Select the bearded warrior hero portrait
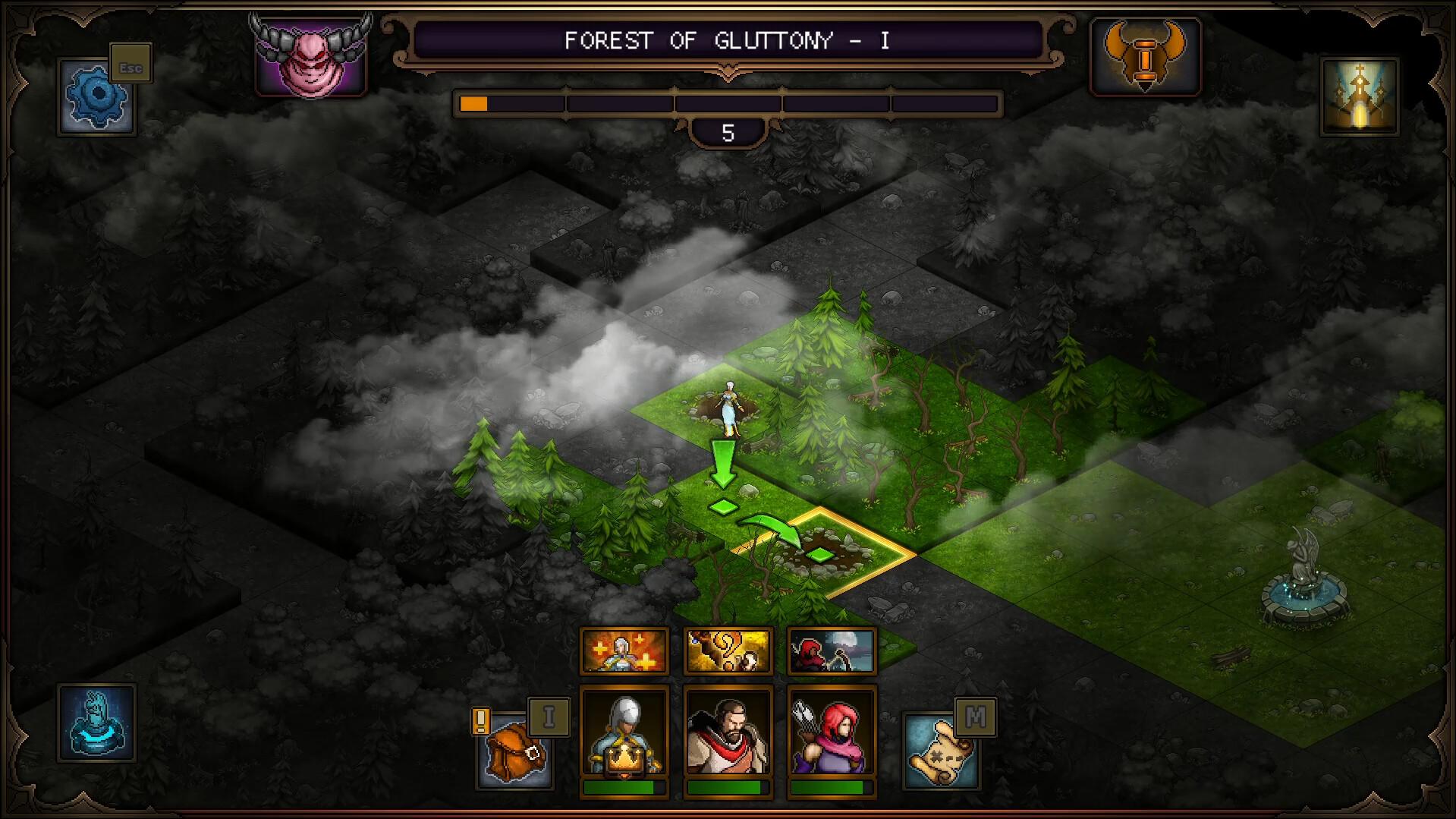 pyautogui.click(x=728, y=732)
